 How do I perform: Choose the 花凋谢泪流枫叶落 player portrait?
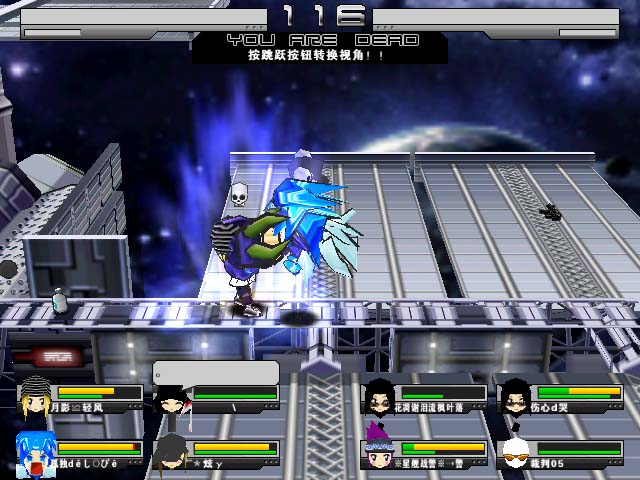[x=379, y=396]
